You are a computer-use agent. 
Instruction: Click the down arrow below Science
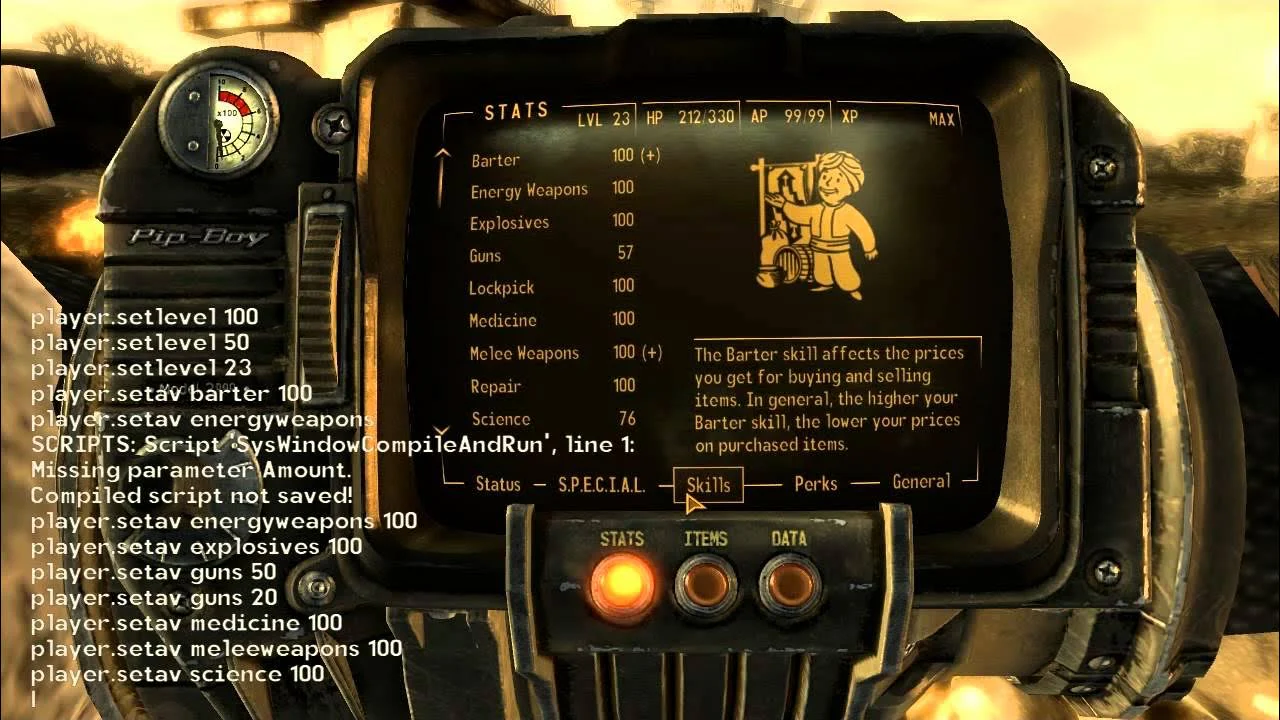coord(441,428)
